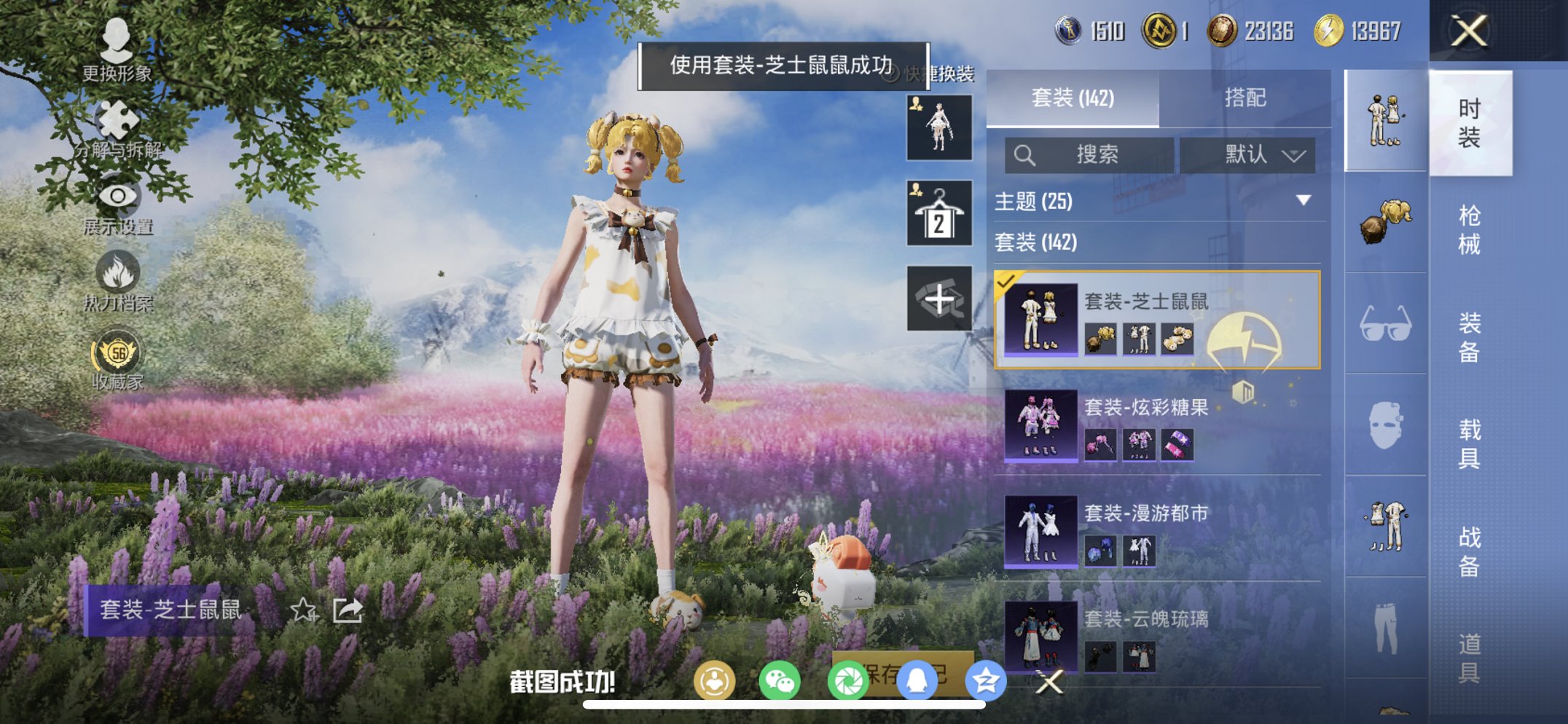1568x724 pixels.
Task: Open the 更换形象 character change panel
Action: coord(119,51)
